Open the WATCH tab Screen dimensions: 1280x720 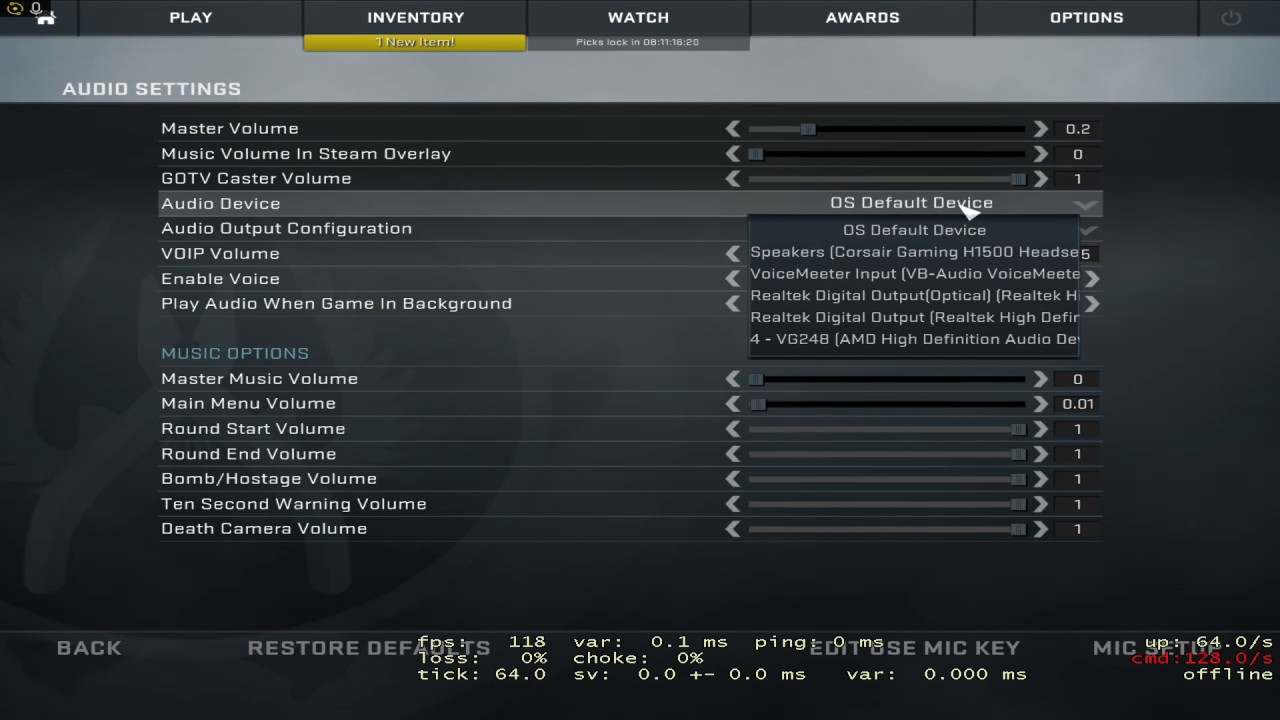click(x=638, y=17)
